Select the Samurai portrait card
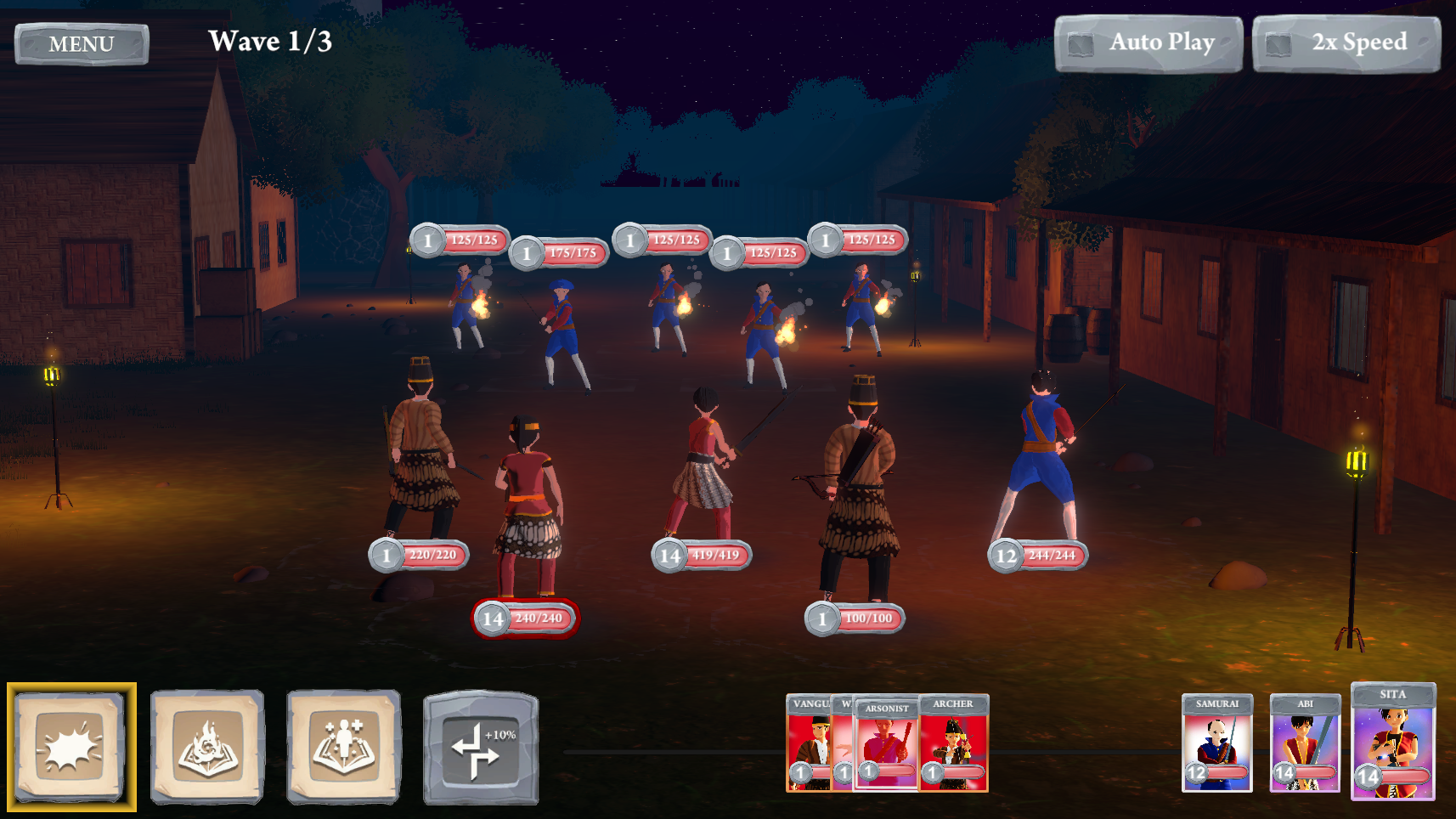The image size is (1456, 819). point(1217,743)
